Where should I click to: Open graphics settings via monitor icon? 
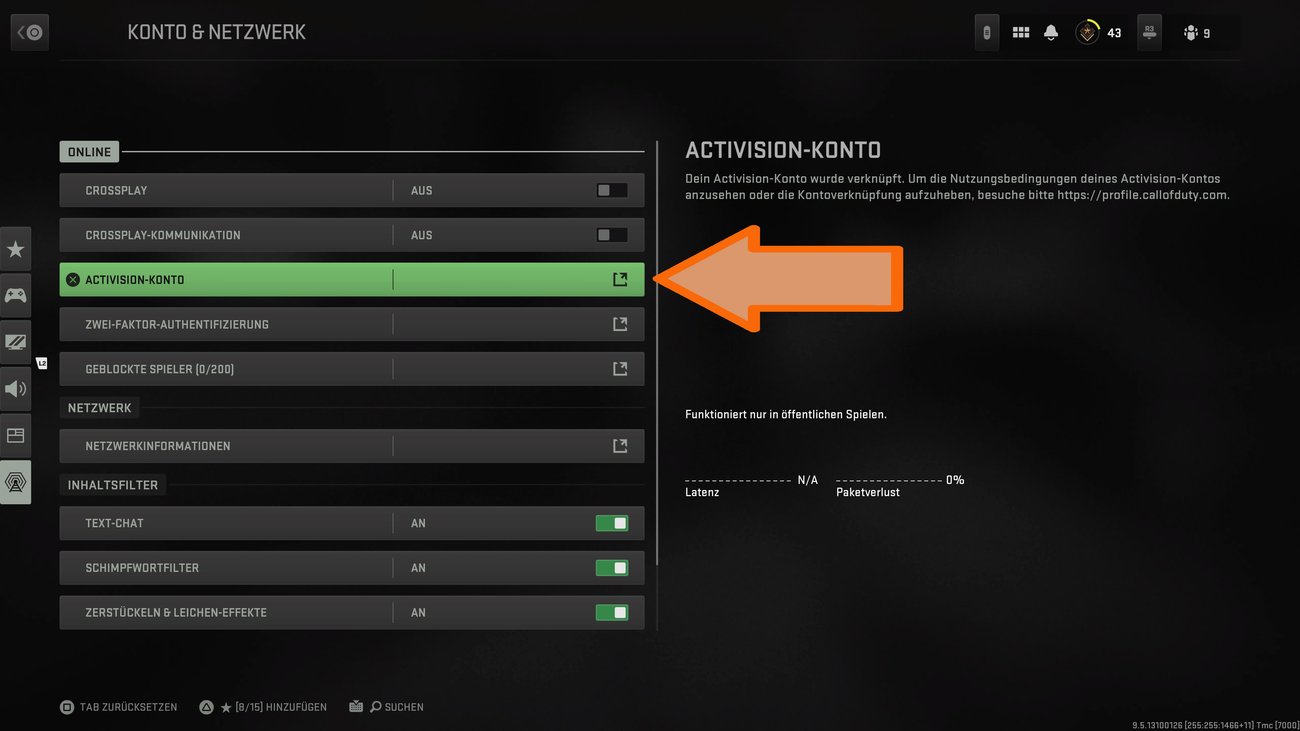[x=15, y=341]
